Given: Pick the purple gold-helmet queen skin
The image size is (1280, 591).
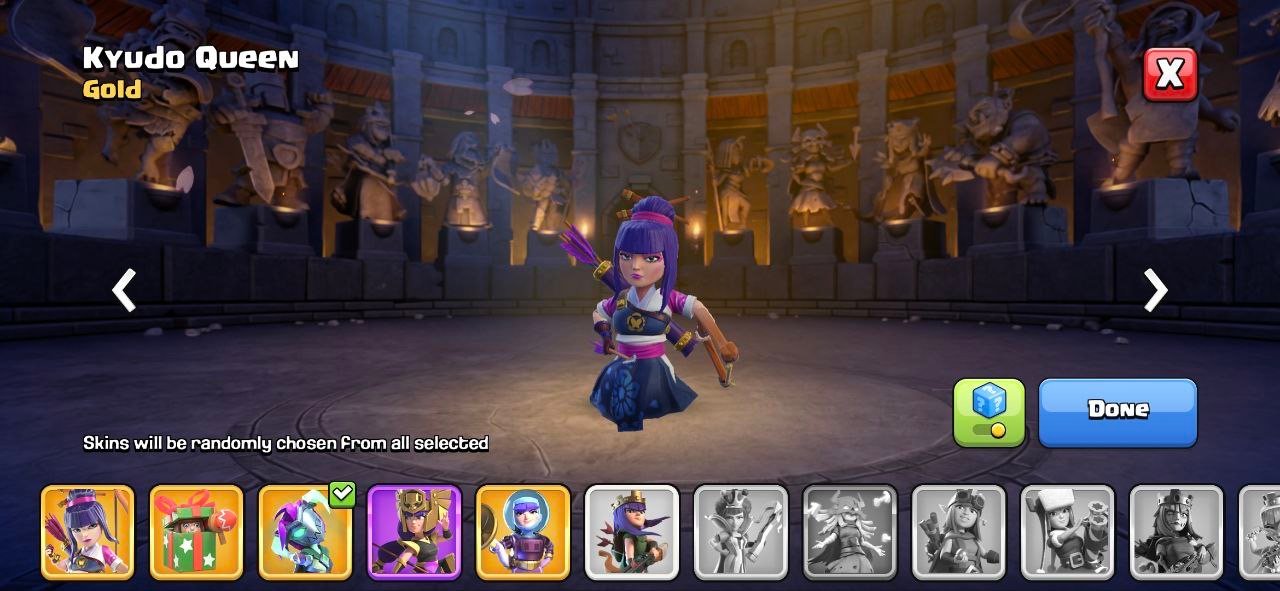Looking at the screenshot, I should pos(414,532).
